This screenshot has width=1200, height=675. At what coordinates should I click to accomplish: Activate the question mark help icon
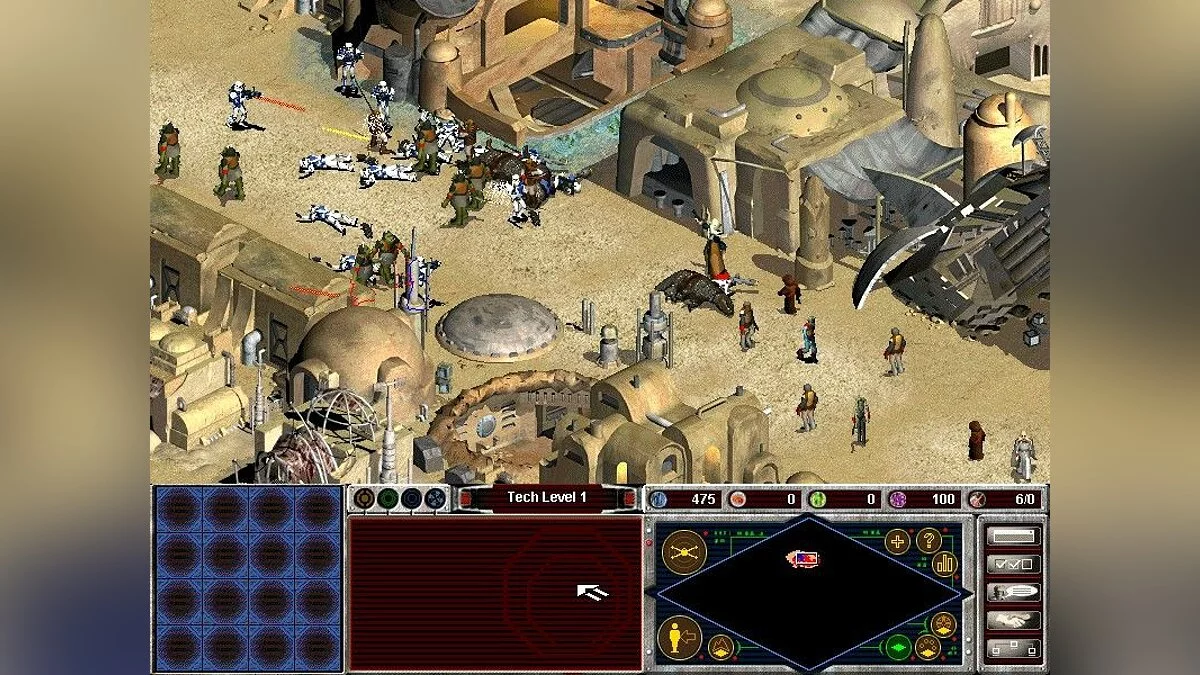point(929,541)
